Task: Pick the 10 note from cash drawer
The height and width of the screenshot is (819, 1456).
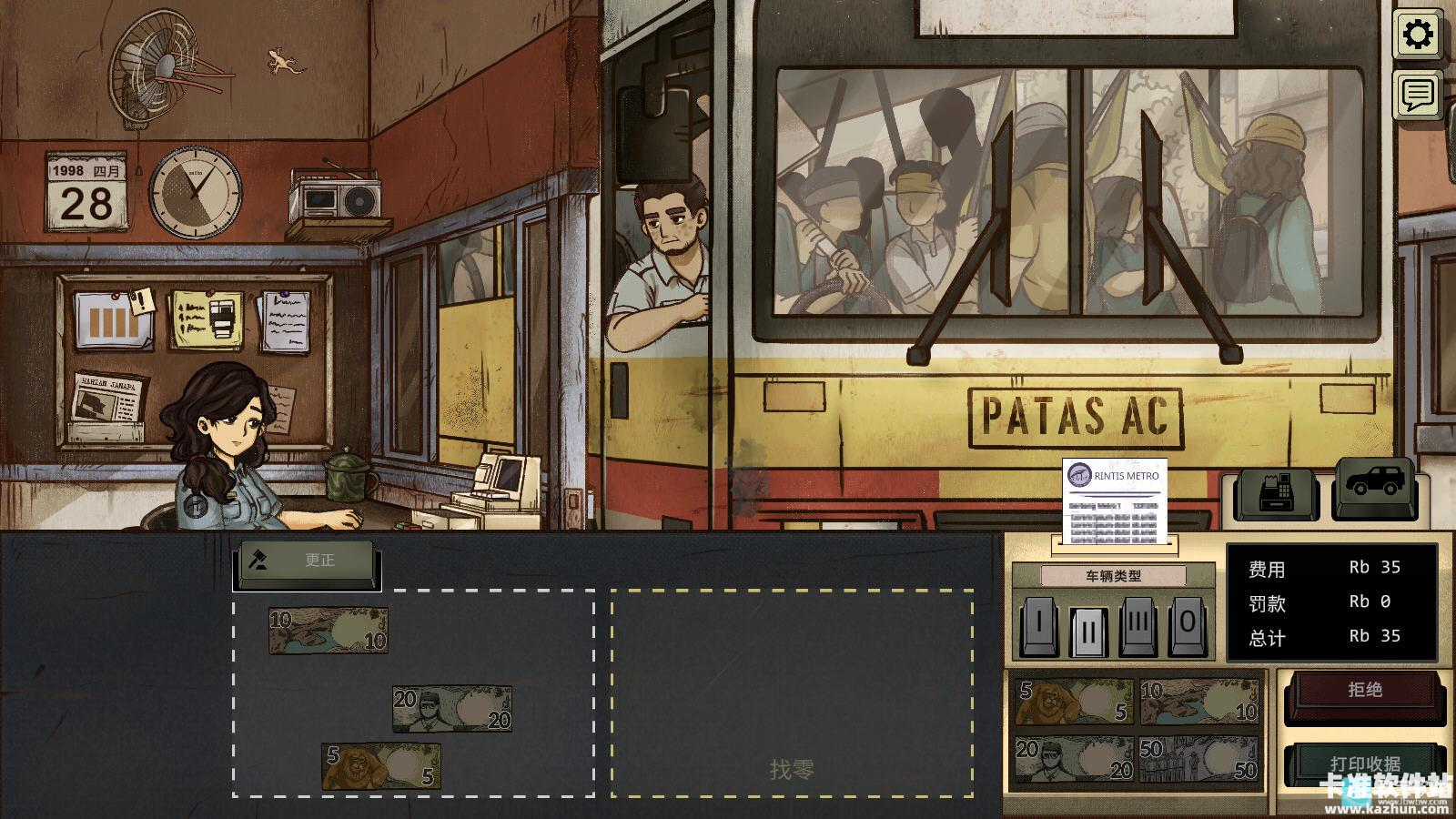Action: (x=1198, y=702)
